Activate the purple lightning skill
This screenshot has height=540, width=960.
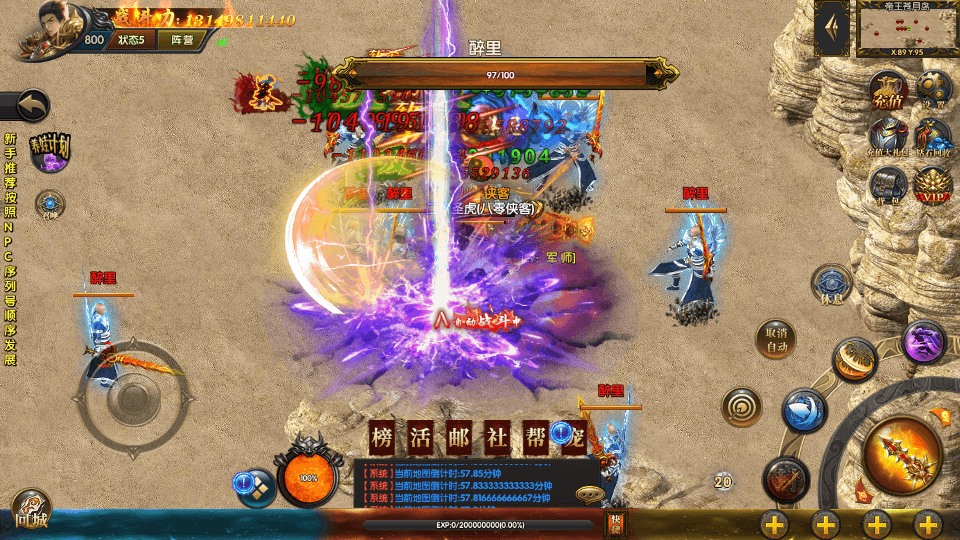[925, 343]
